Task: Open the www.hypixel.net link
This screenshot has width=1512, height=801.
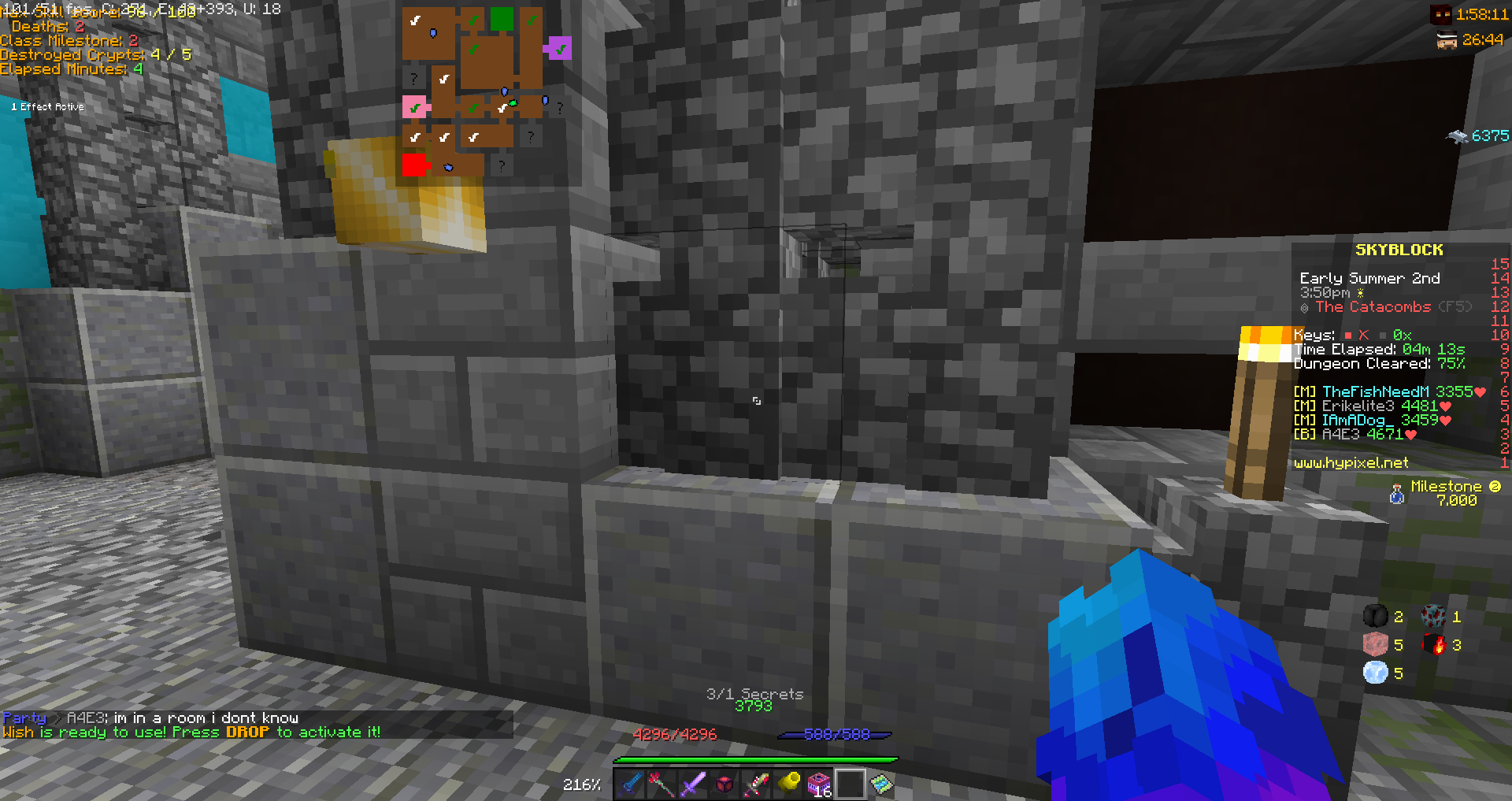Action: (x=1351, y=462)
